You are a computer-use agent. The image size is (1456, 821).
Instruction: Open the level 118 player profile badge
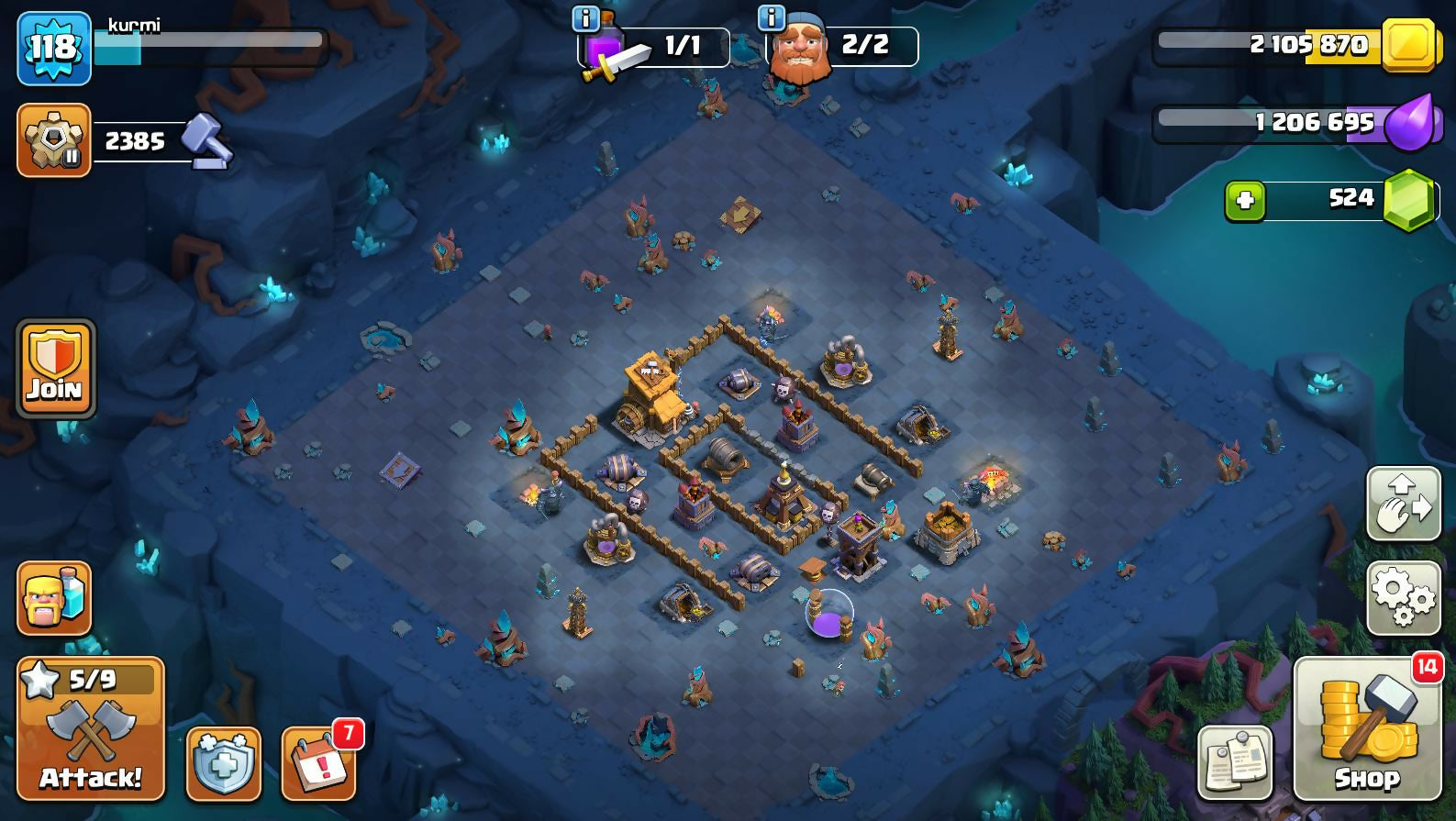(54, 48)
